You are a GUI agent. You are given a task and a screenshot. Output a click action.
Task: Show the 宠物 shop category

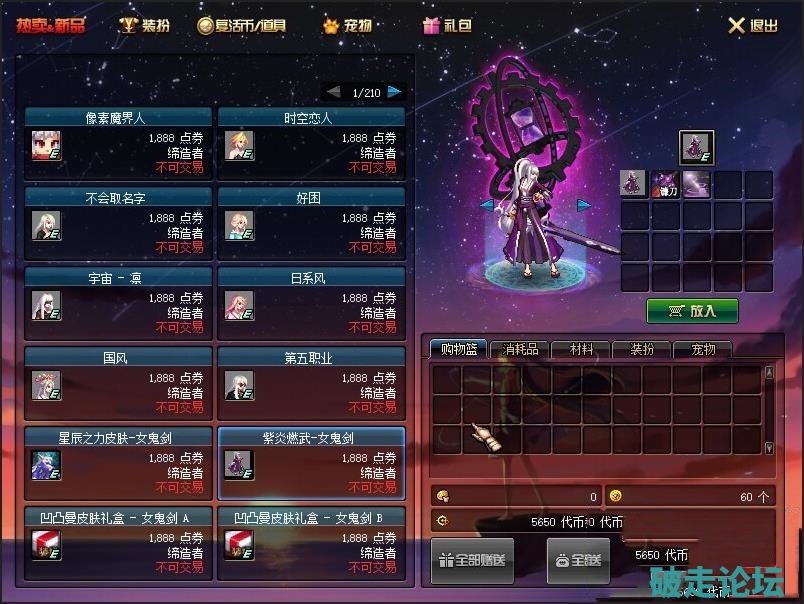pos(346,25)
